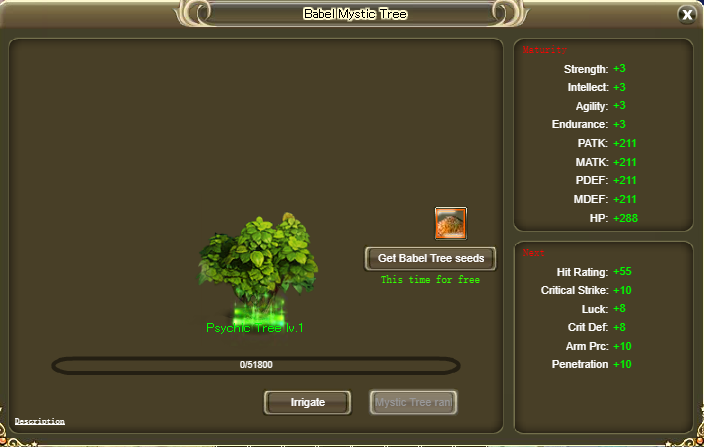Irrigate the Psychic Tree
Viewport: 704px width, 447px height.
pyautogui.click(x=307, y=403)
